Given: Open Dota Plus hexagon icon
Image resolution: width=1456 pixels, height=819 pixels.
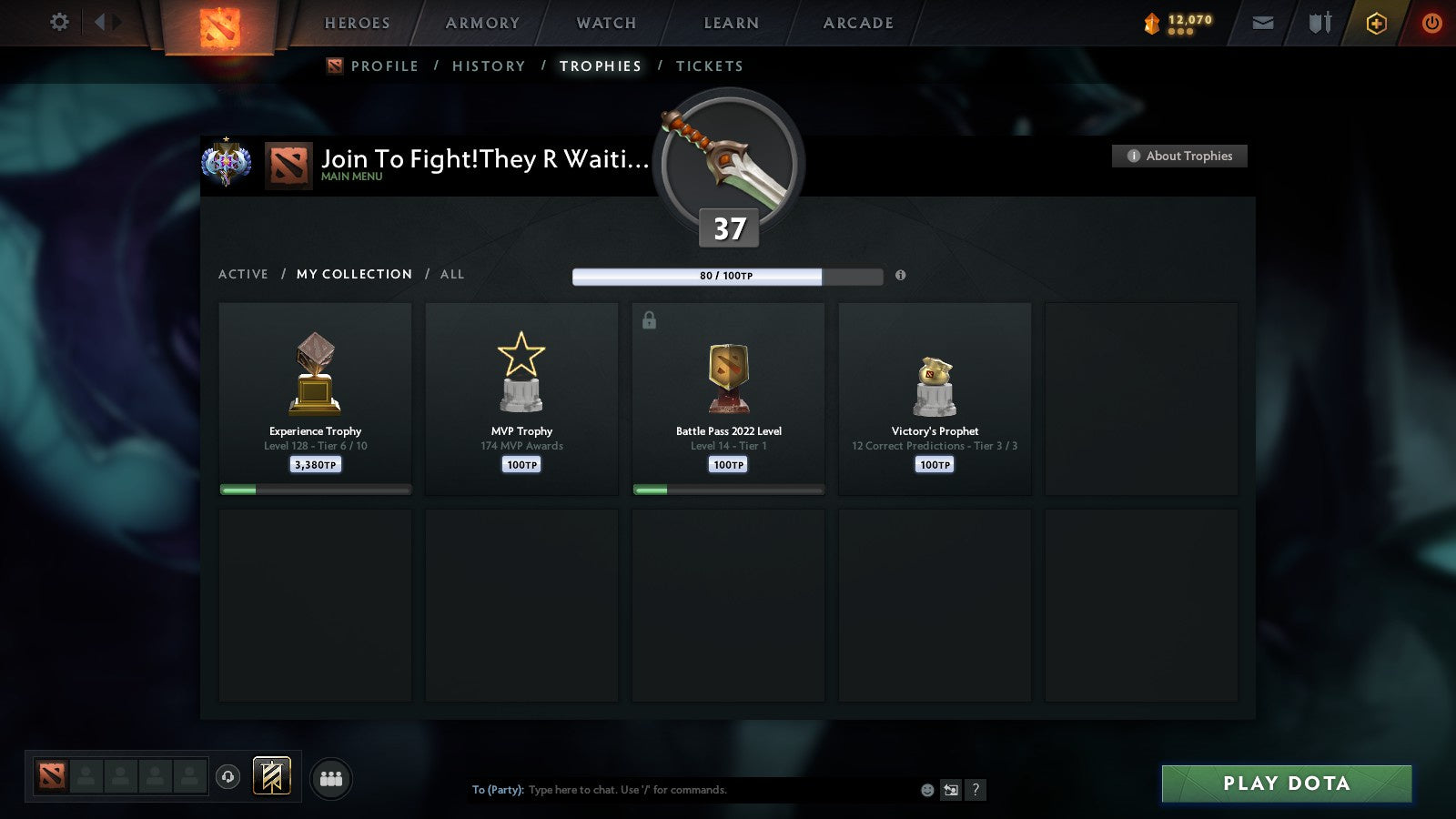Looking at the screenshot, I should tap(1377, 23).
